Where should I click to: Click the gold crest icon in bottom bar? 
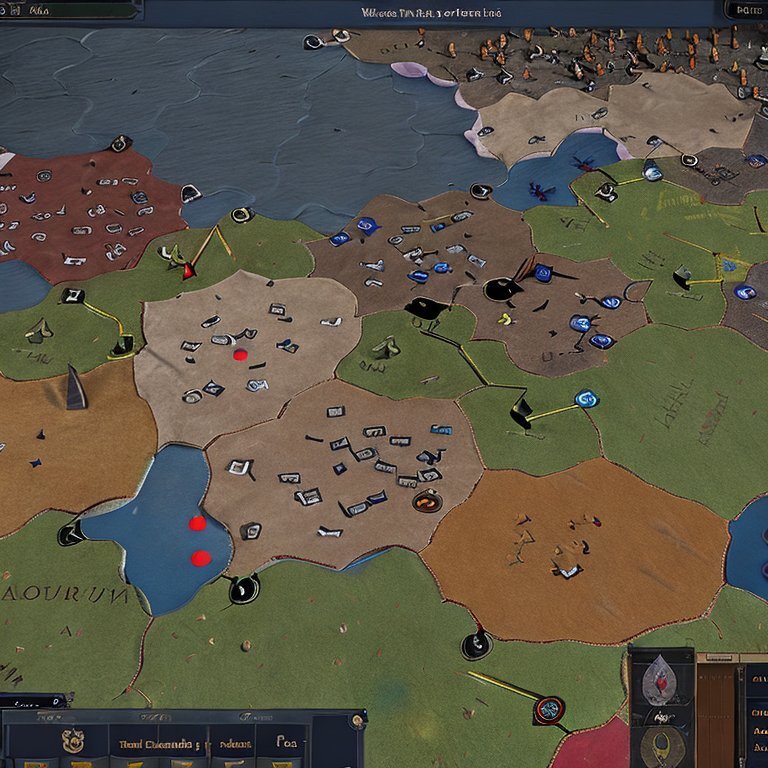point(72,741)
